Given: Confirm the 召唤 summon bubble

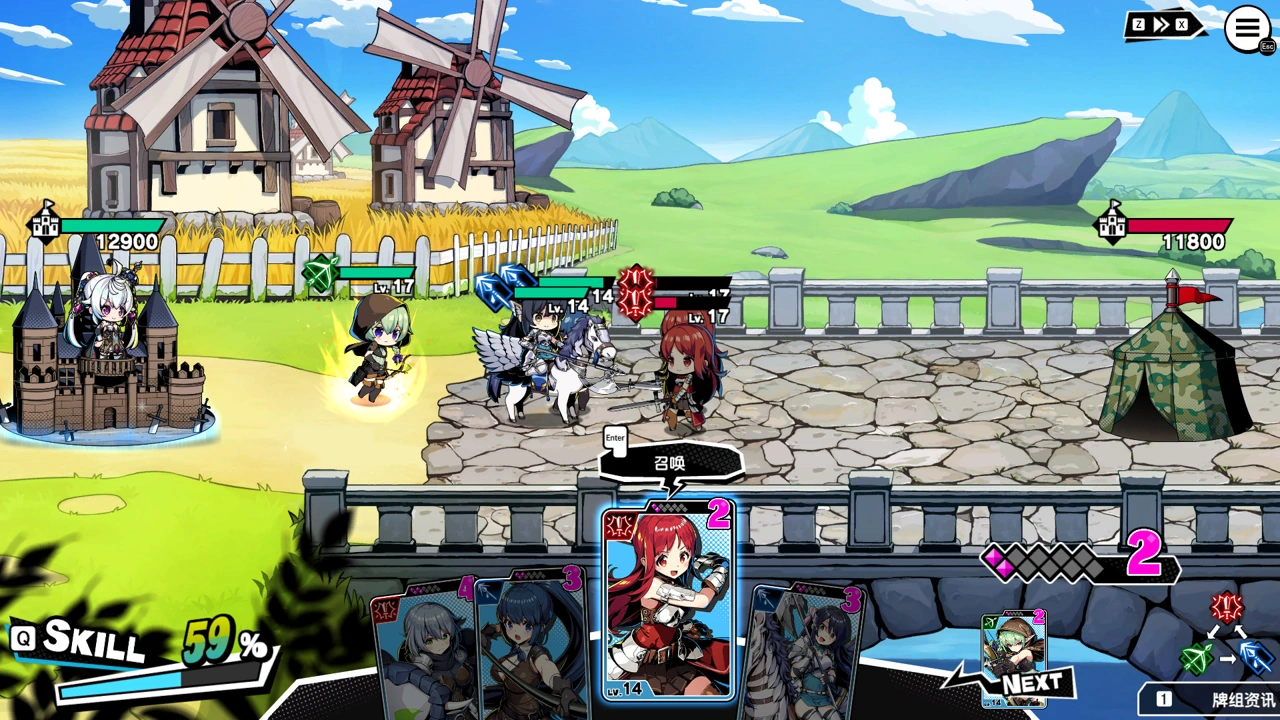Looking at the screenshot, I should pos(672,465).
